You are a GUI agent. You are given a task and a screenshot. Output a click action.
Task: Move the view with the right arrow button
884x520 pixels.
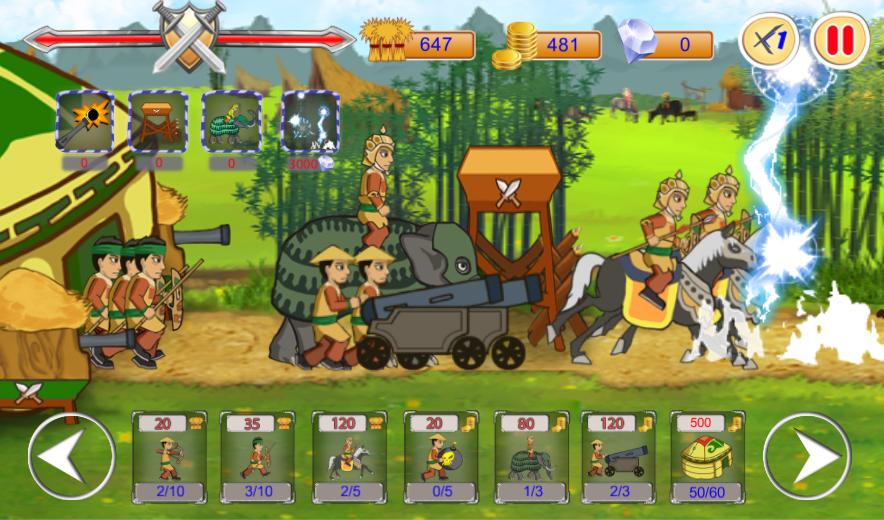point(806,457)
